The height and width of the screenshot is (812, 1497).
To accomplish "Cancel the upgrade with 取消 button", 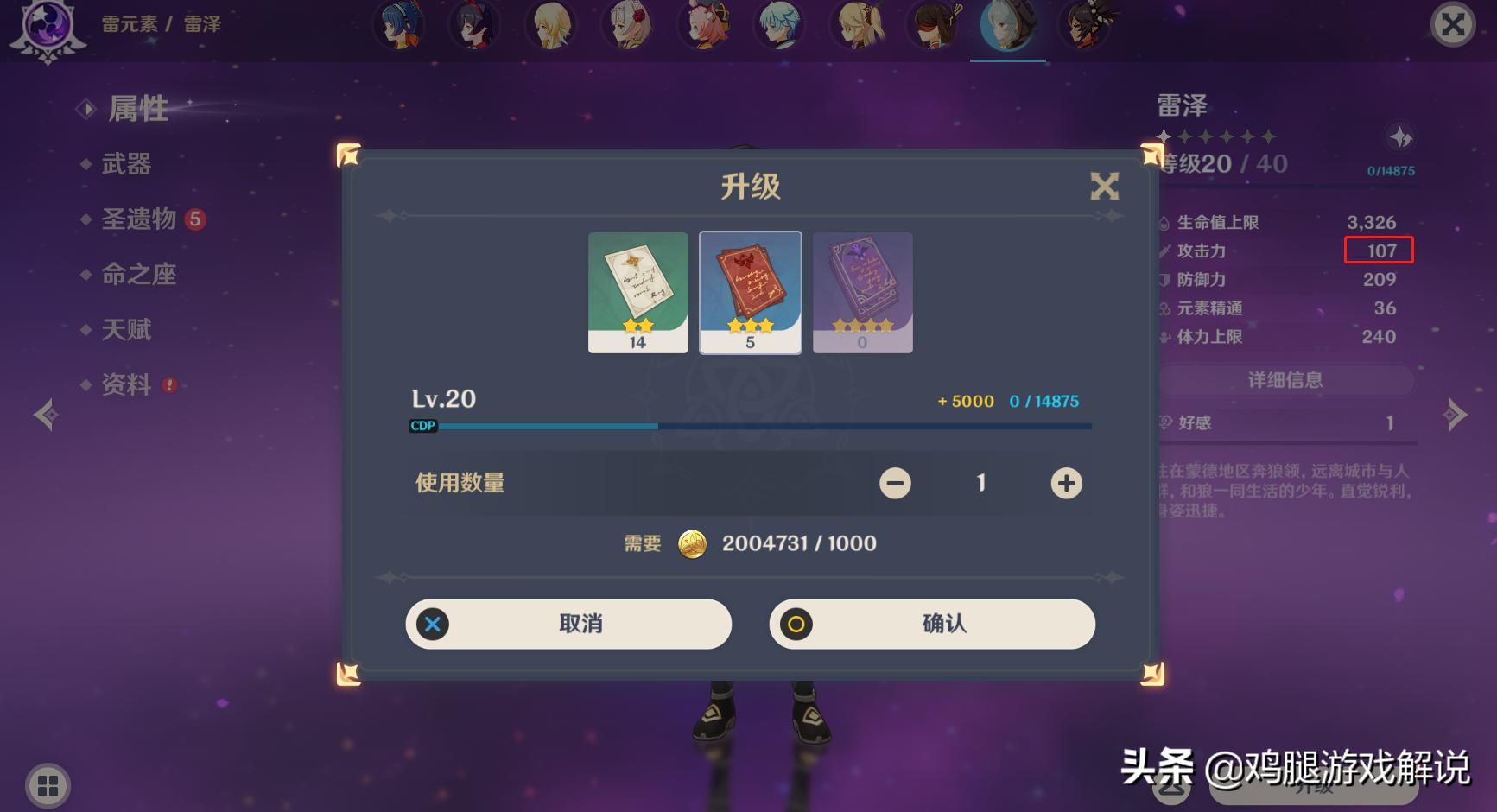I will 568,624.
